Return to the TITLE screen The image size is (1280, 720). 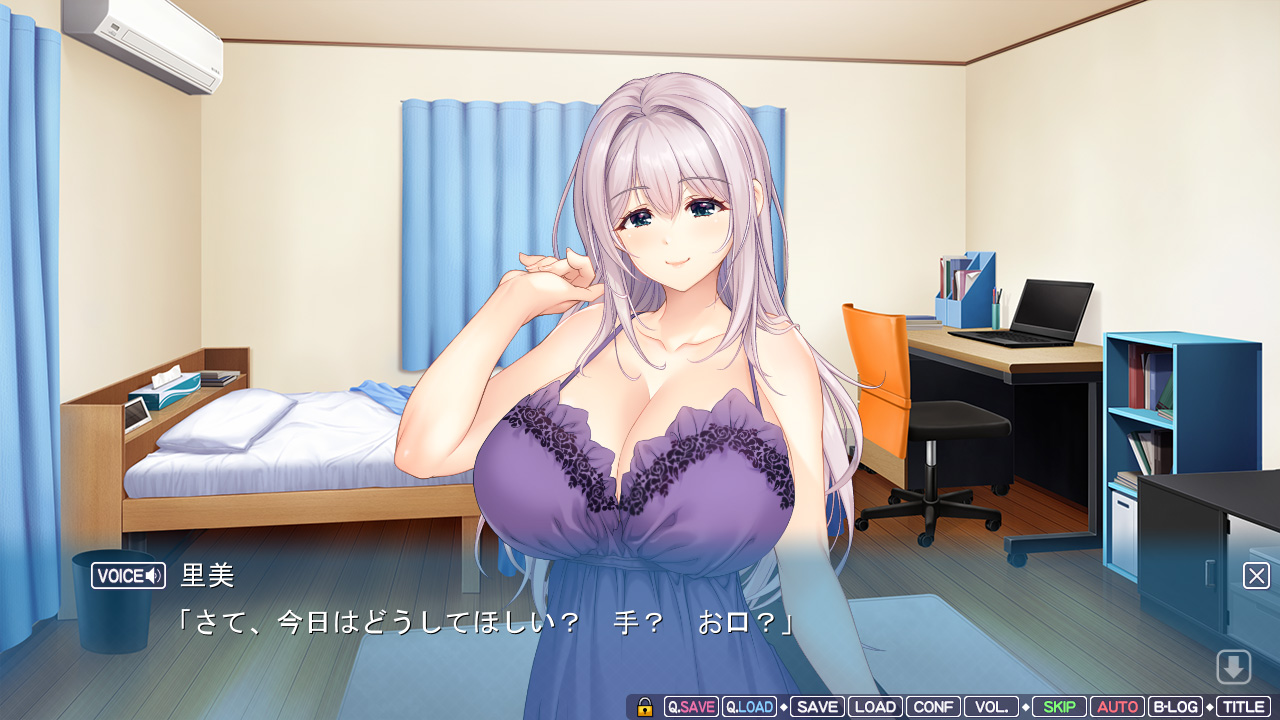click(1243, 707)
